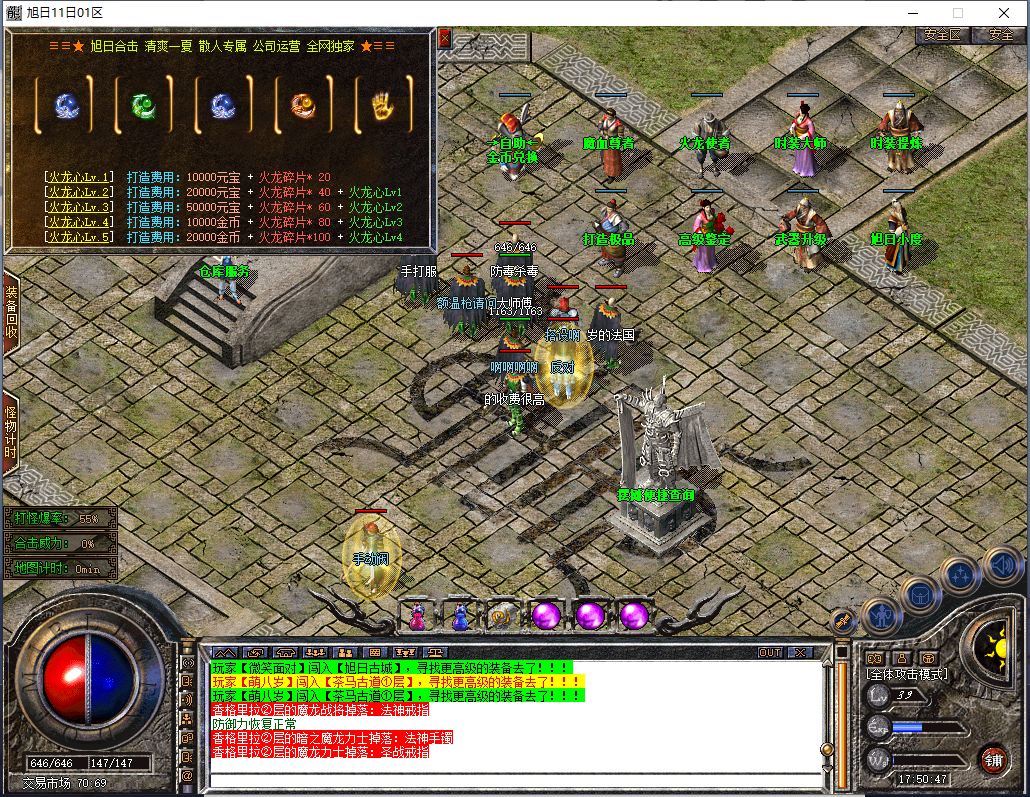Toggle the 全体攻击模式 attack mode label
The height and width of the screenshot is (797, 1030).
(907, 674)
